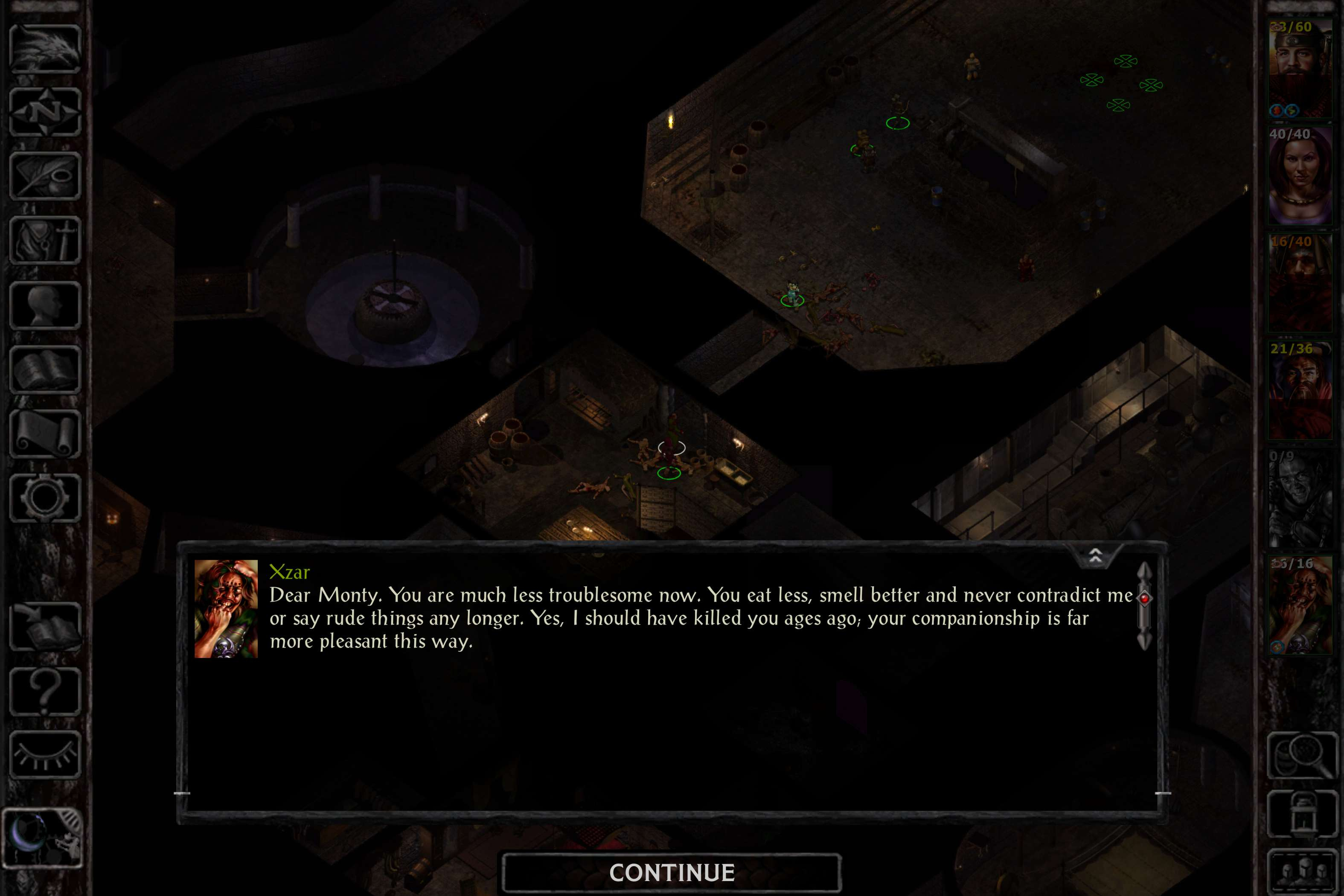
Task: Show the character record head icon
Action: (x=45, y=305)
